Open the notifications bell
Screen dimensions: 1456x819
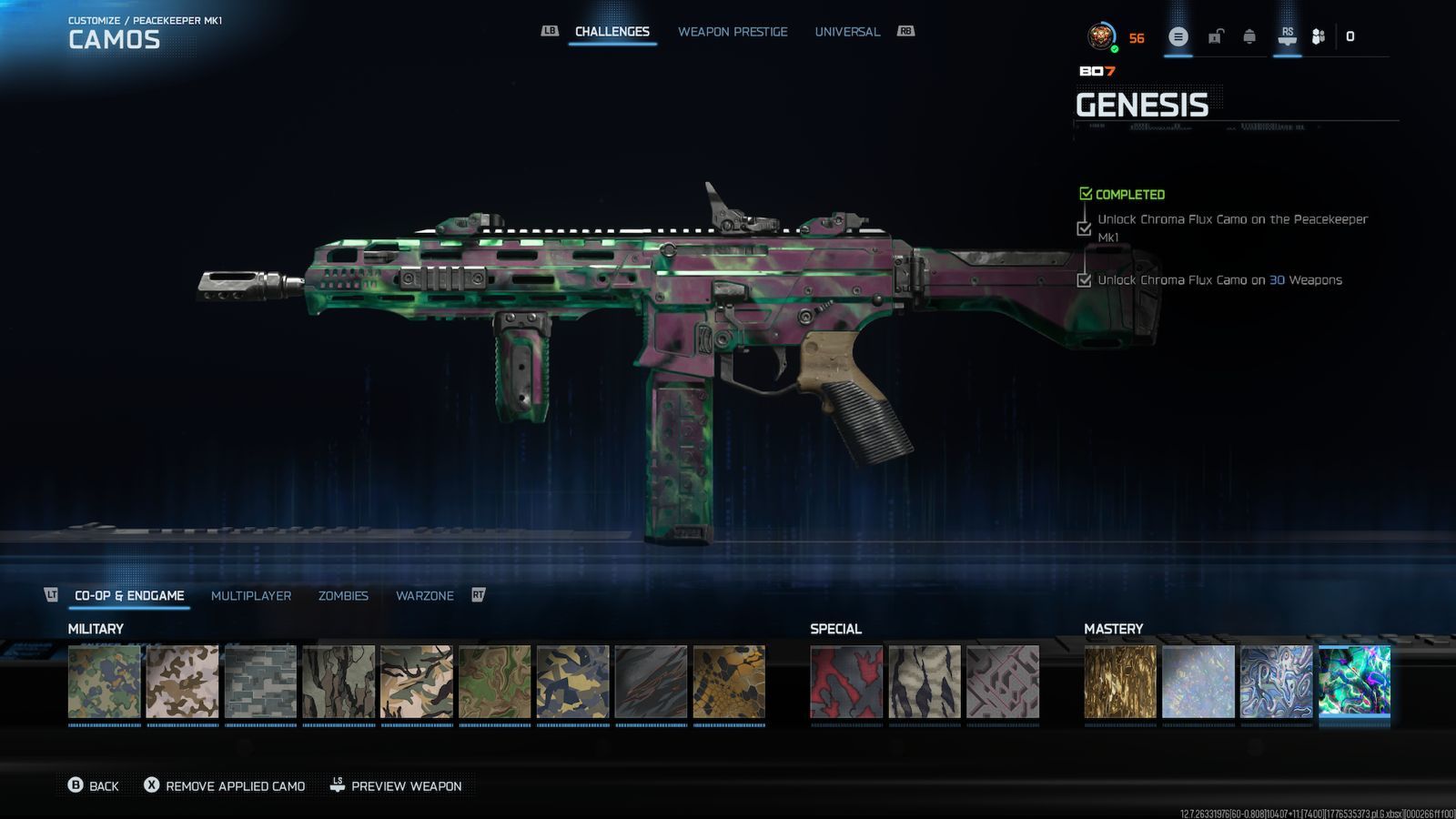(1249, 37)
